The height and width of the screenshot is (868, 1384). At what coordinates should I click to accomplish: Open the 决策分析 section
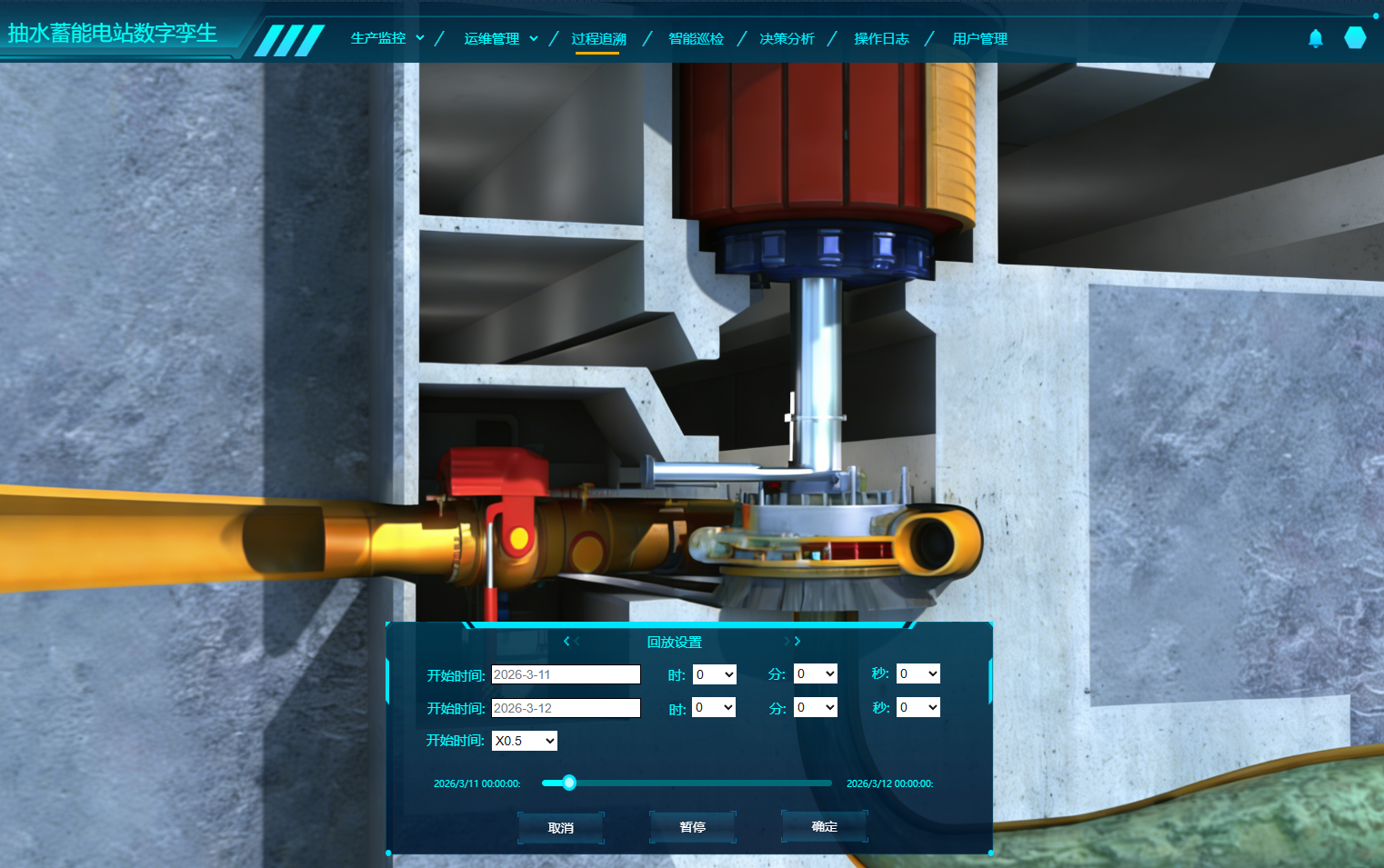[787, 38]
